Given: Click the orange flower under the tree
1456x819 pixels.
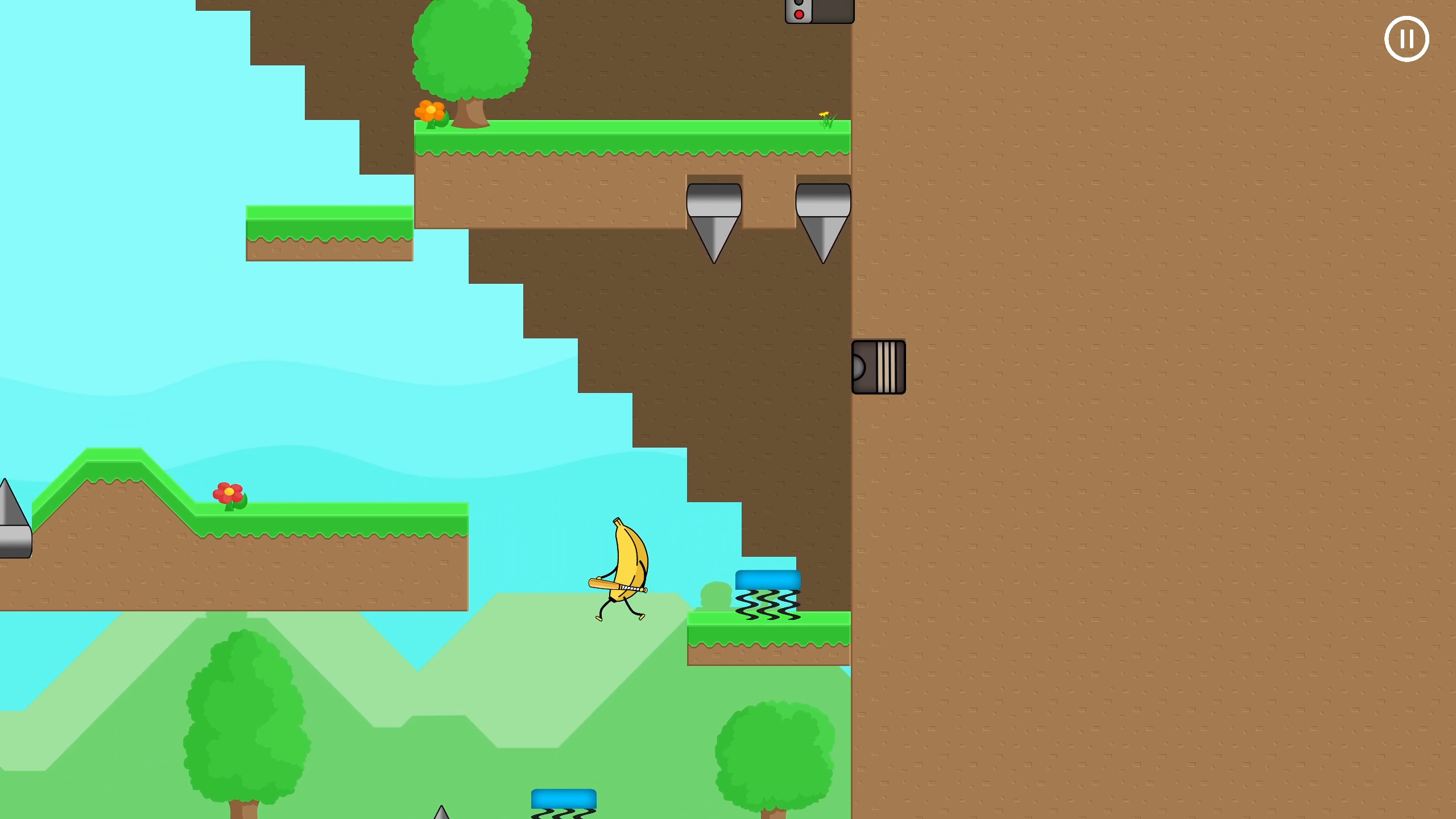Looking at the screenshot, I should [431, 110].
